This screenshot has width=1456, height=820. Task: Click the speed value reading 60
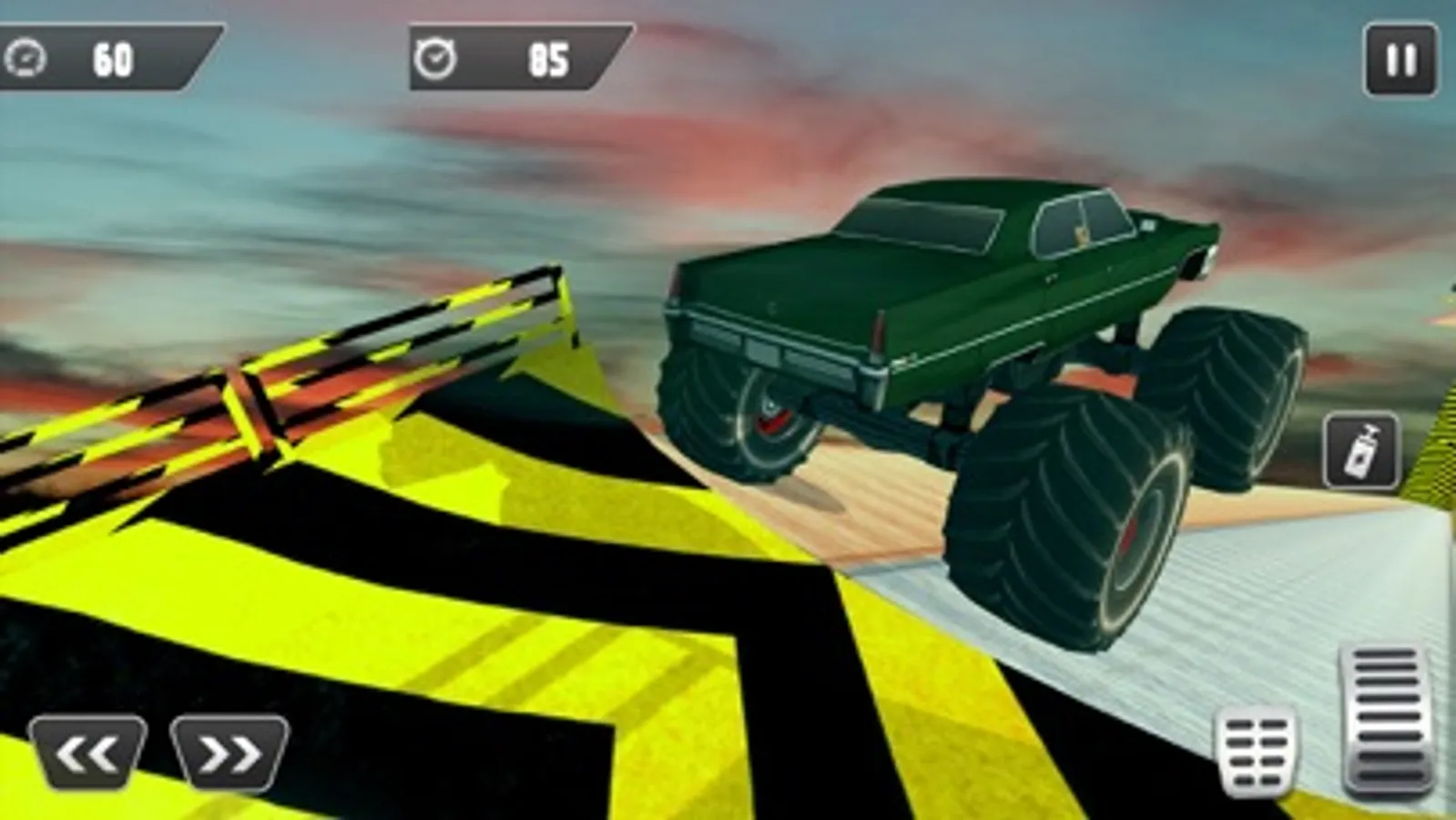point(109,56)
